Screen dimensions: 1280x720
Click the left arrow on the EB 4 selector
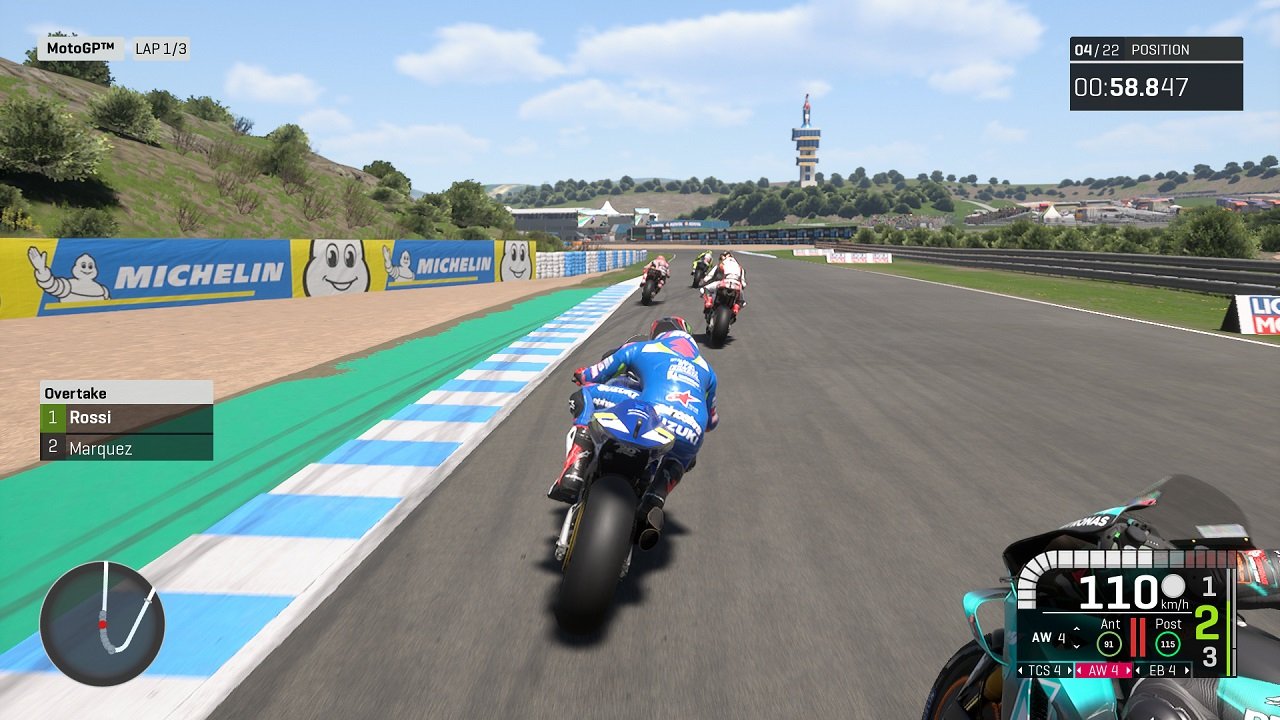coord(1138,670)
